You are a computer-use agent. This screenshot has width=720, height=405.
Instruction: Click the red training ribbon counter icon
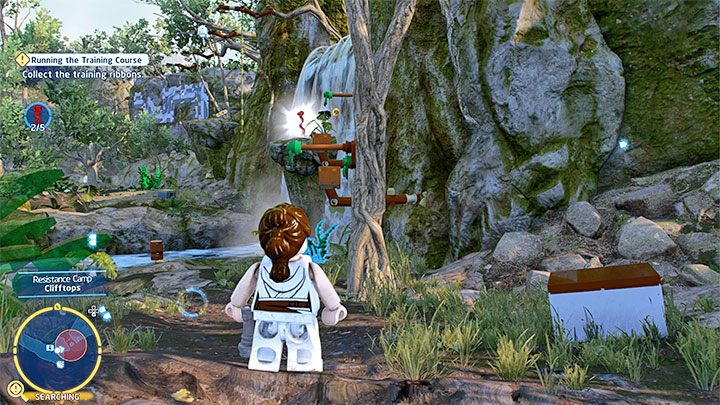(x=38, y=115)
